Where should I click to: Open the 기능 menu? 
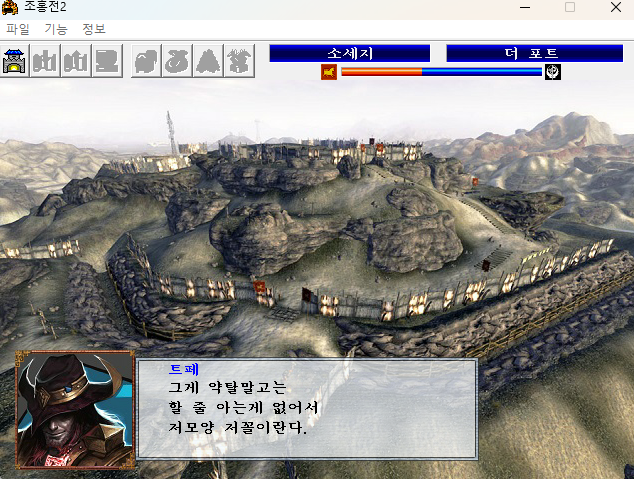point(56,29)
